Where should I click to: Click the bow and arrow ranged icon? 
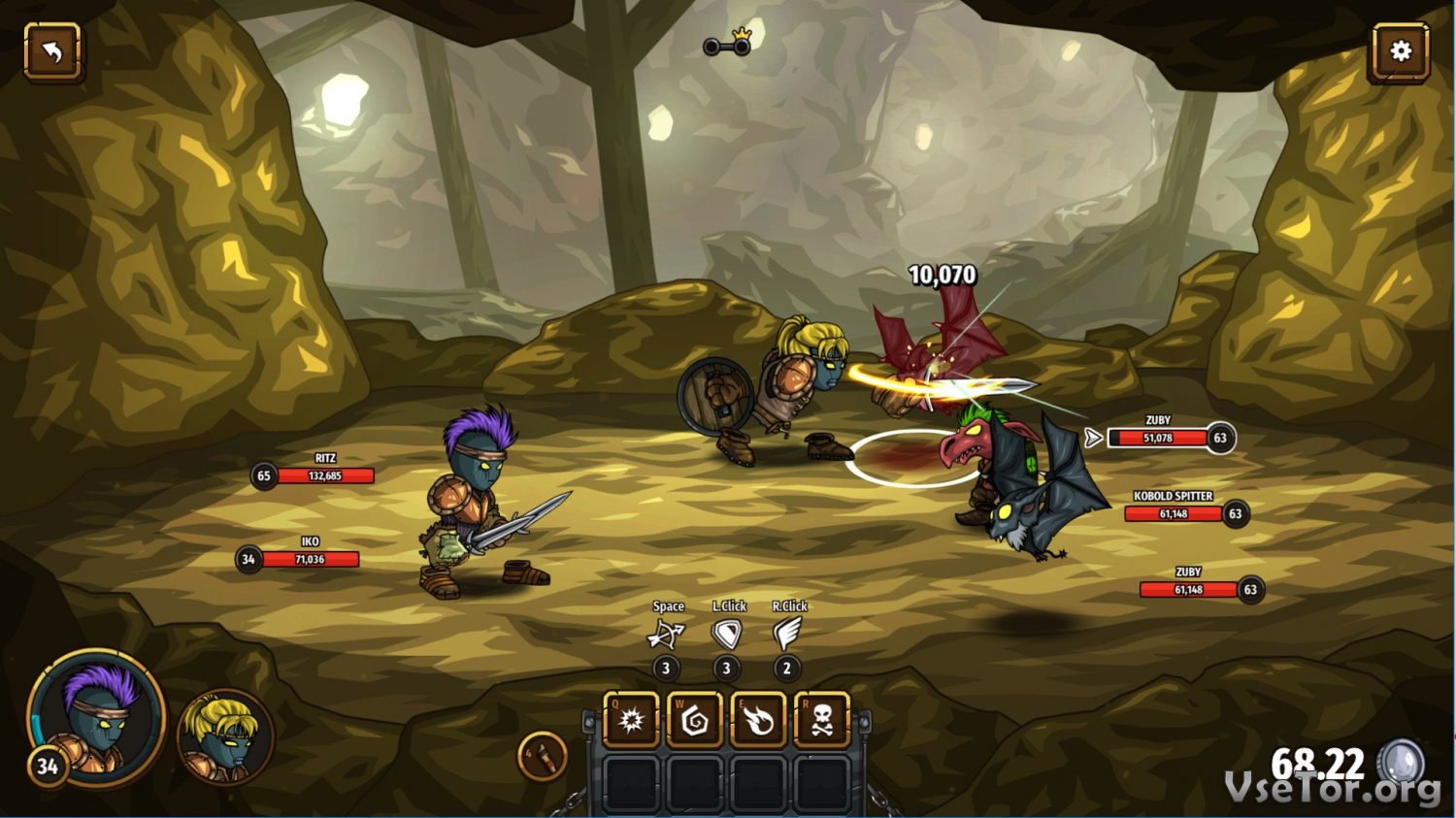pos(666,635)
